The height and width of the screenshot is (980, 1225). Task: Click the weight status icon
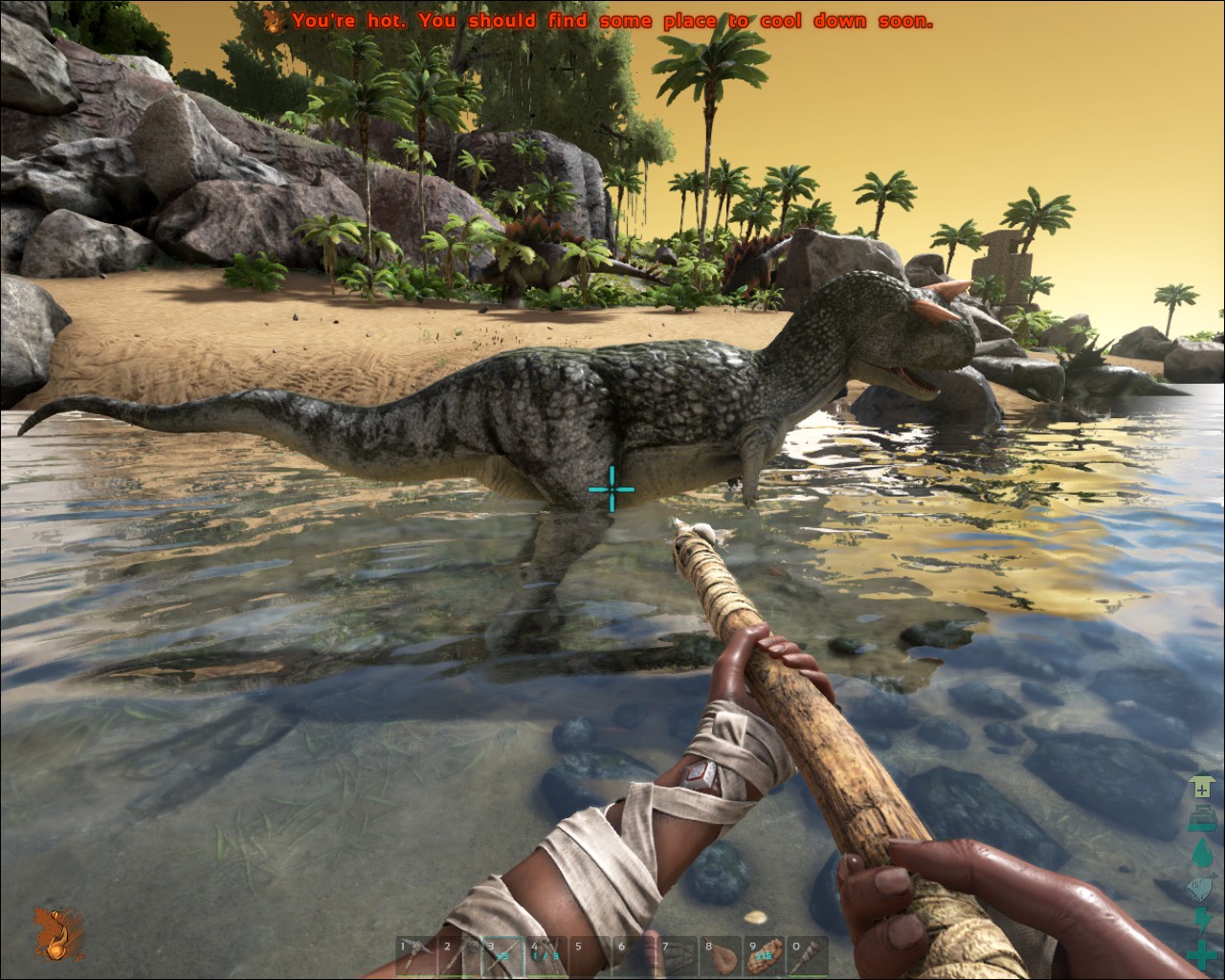[x=1203, y=819]
